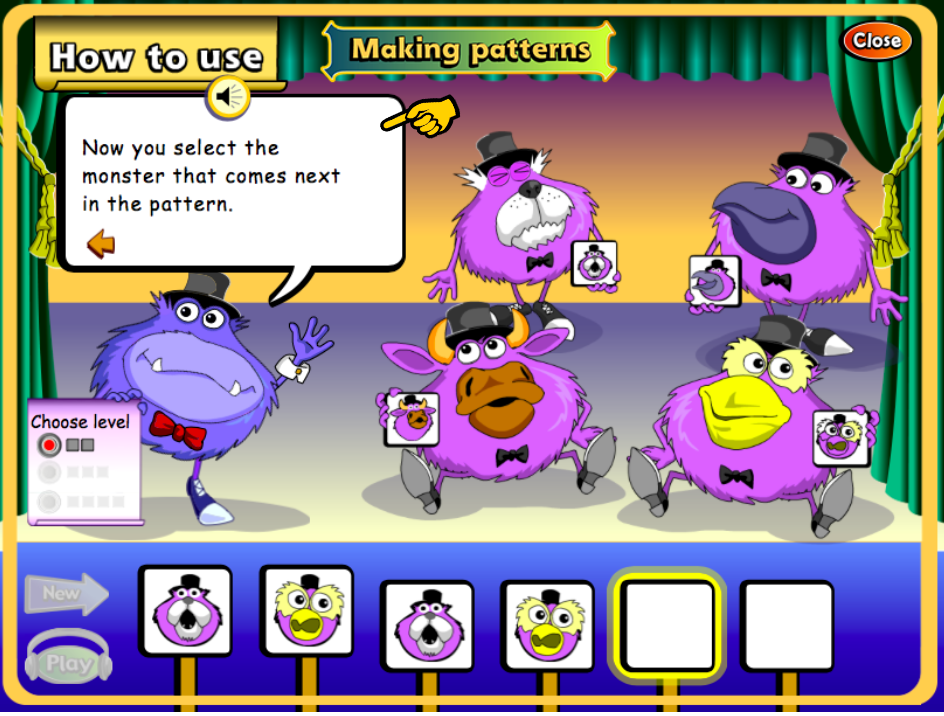Viewport: 944px width, 716px height.
Task: Pick the horned bull monster card
Action: (412, 418)
